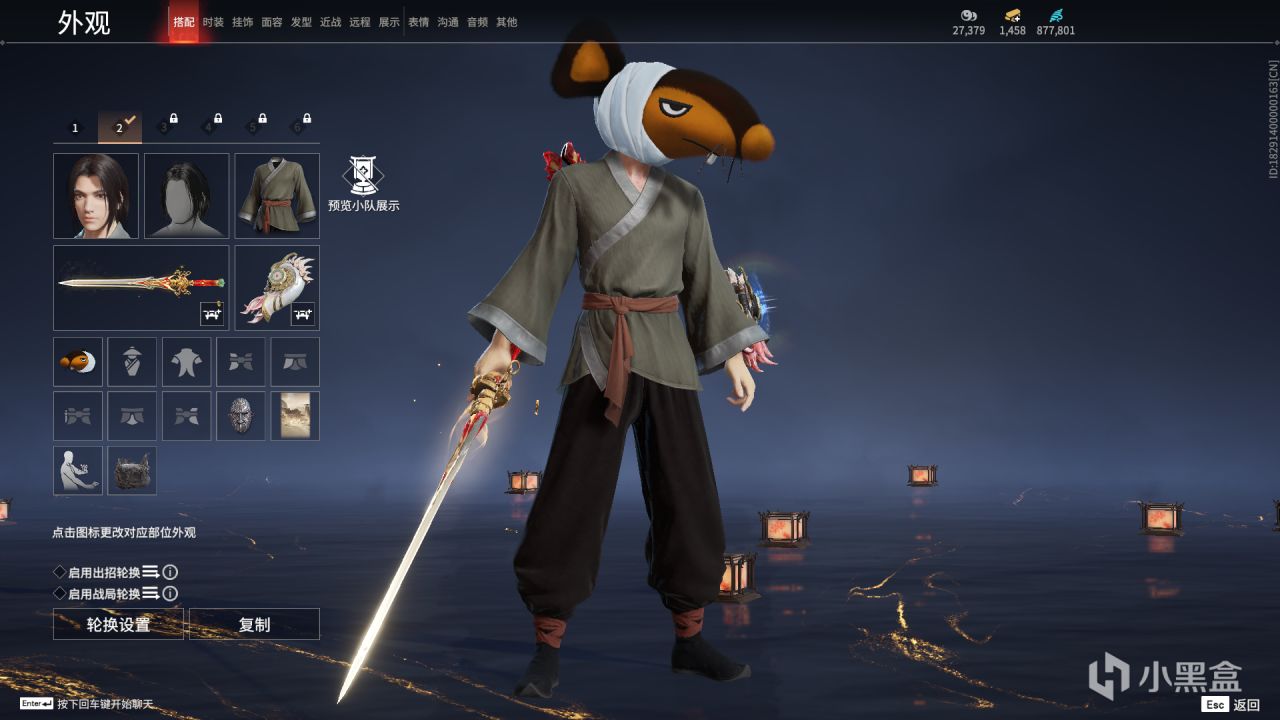Click the character face slot
Viewport: 1280px width, 720px height.
pos(96,196)
